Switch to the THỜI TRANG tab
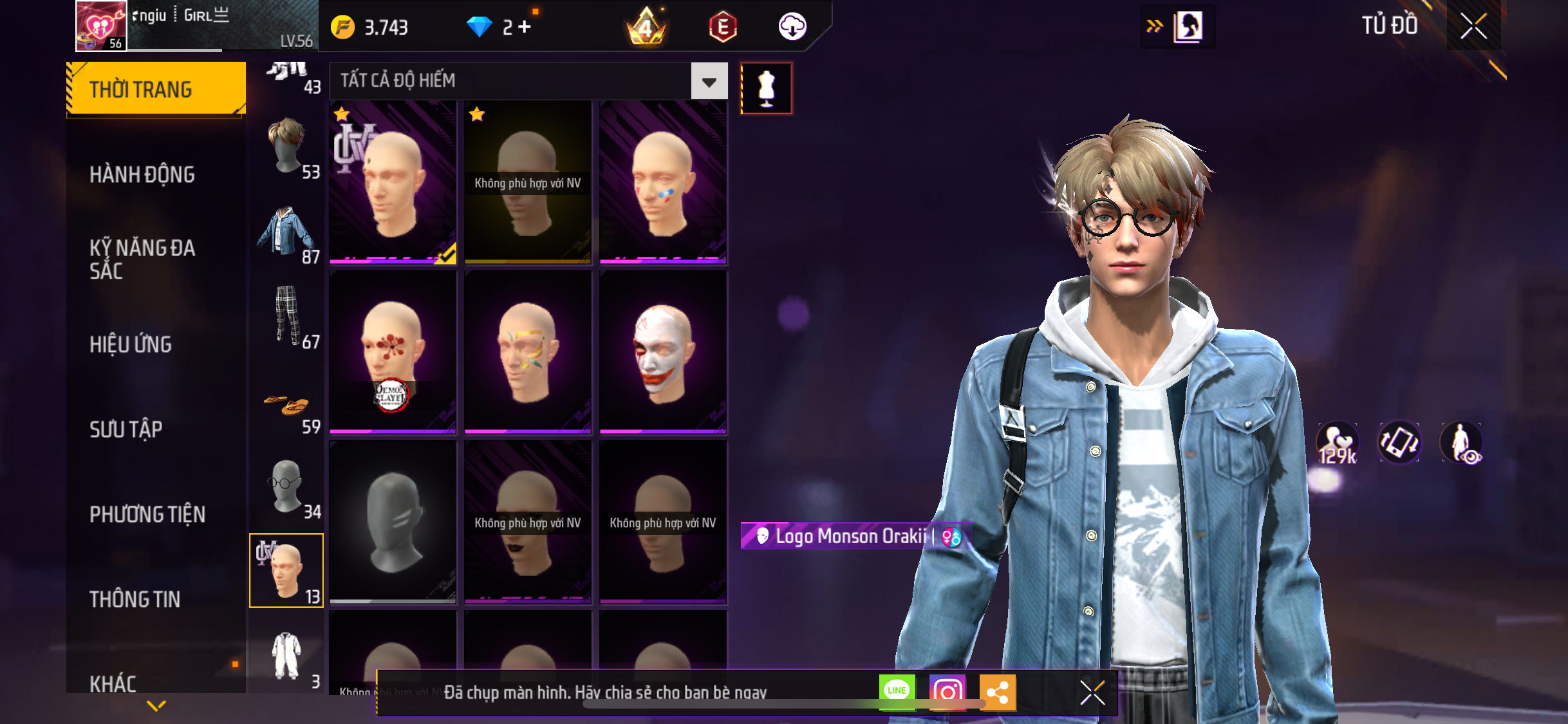This screenshot has width=1568, height=724. pyautogui.click(x=155, y=89)
